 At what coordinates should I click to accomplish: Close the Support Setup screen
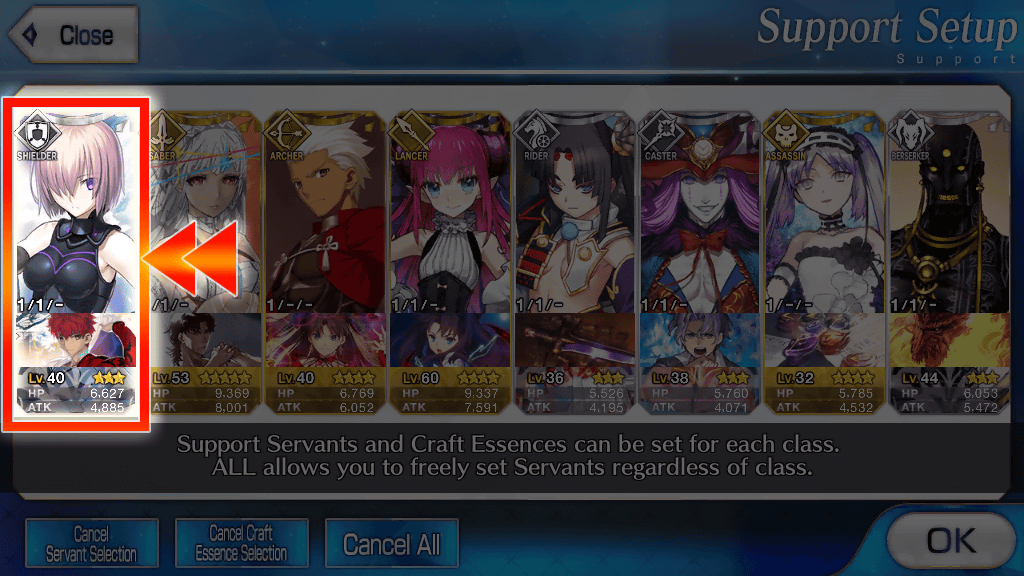pos(72,36)
